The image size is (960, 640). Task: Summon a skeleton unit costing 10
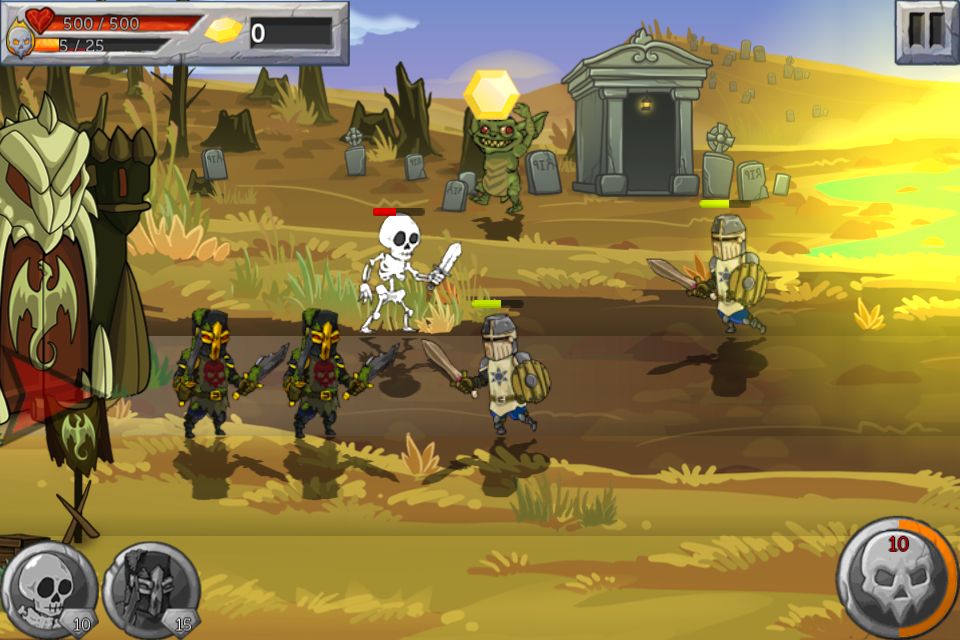pyautogui.click(x=48, y=590)
